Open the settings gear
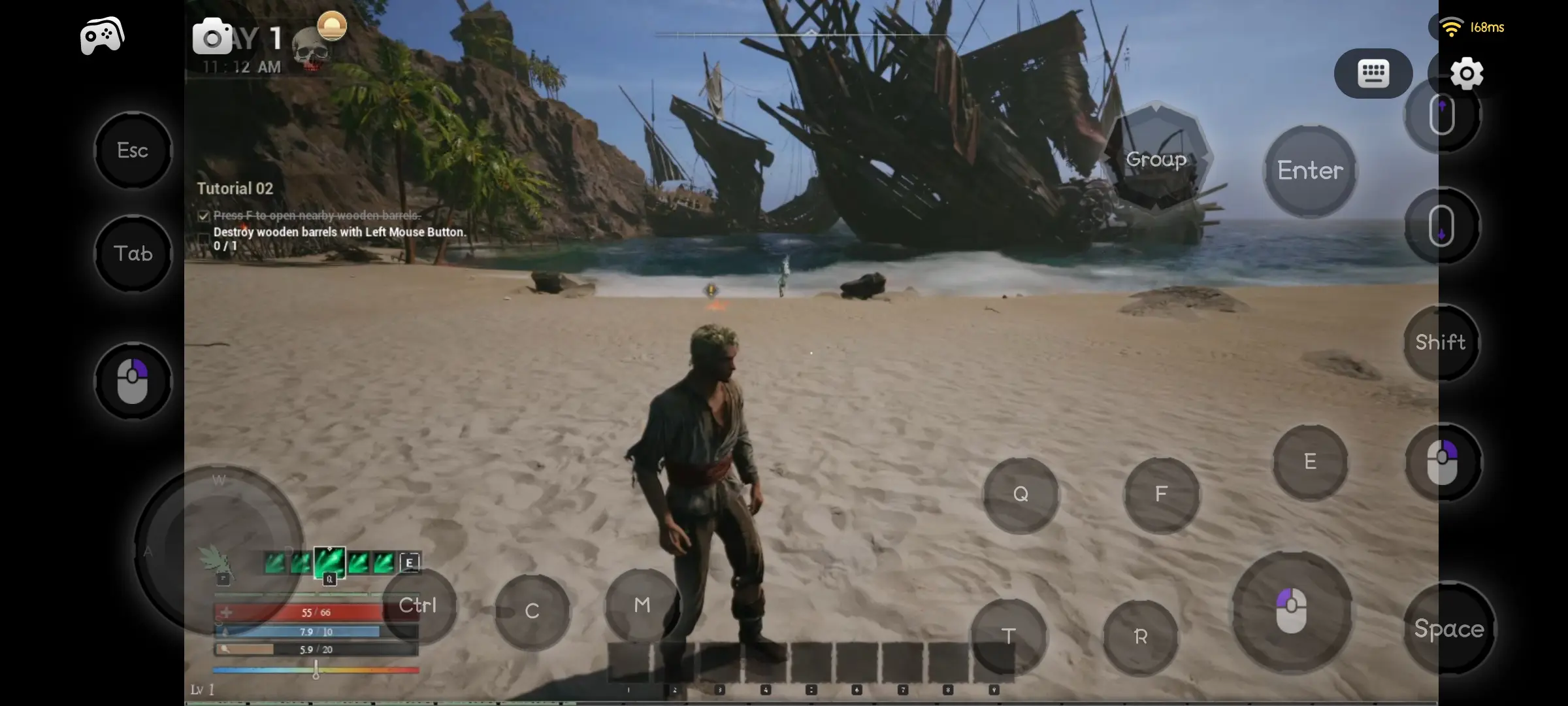The image size is (1568, 706). coord(1467,73)
